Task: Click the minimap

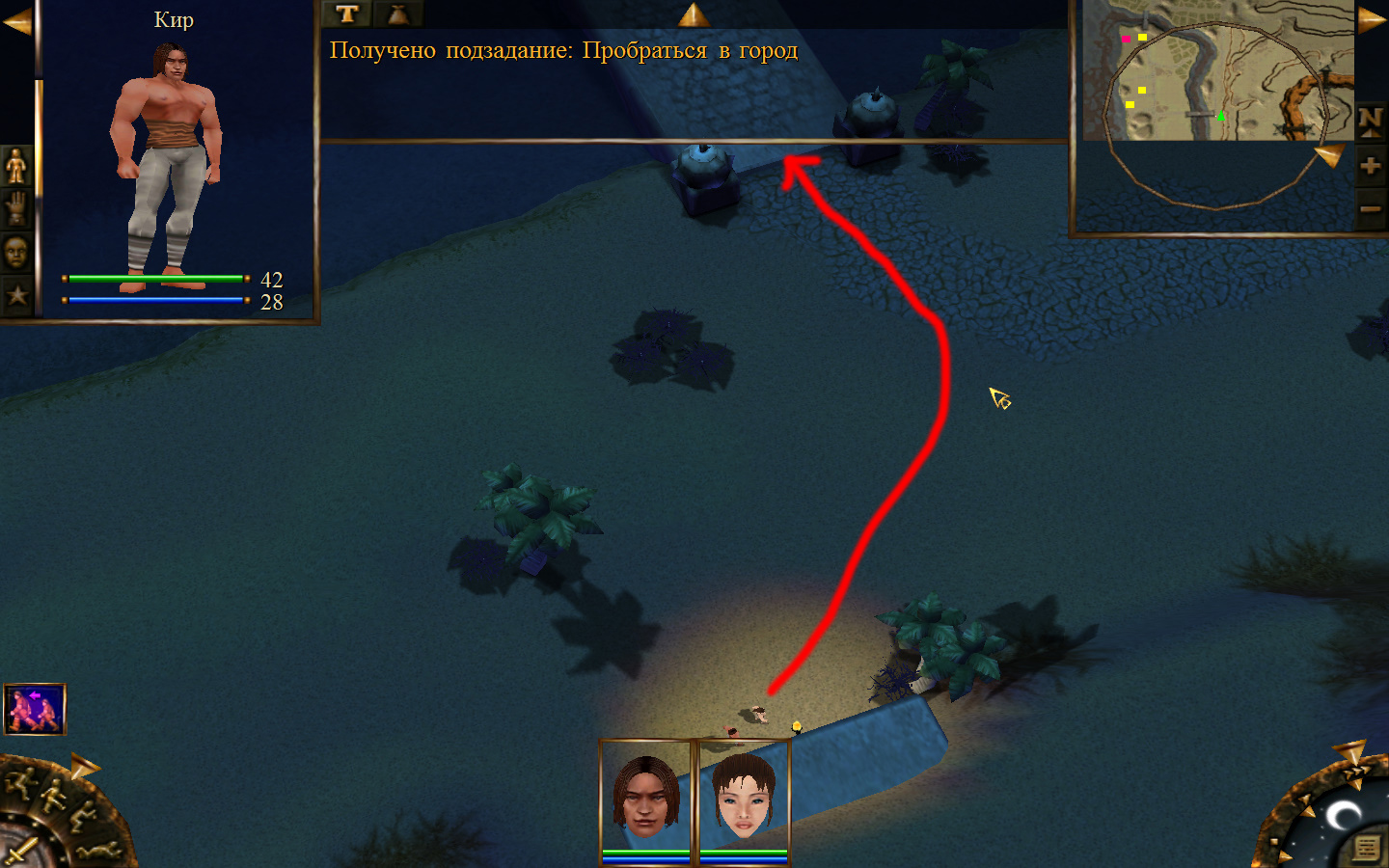Action: [x=1217, y=69]
